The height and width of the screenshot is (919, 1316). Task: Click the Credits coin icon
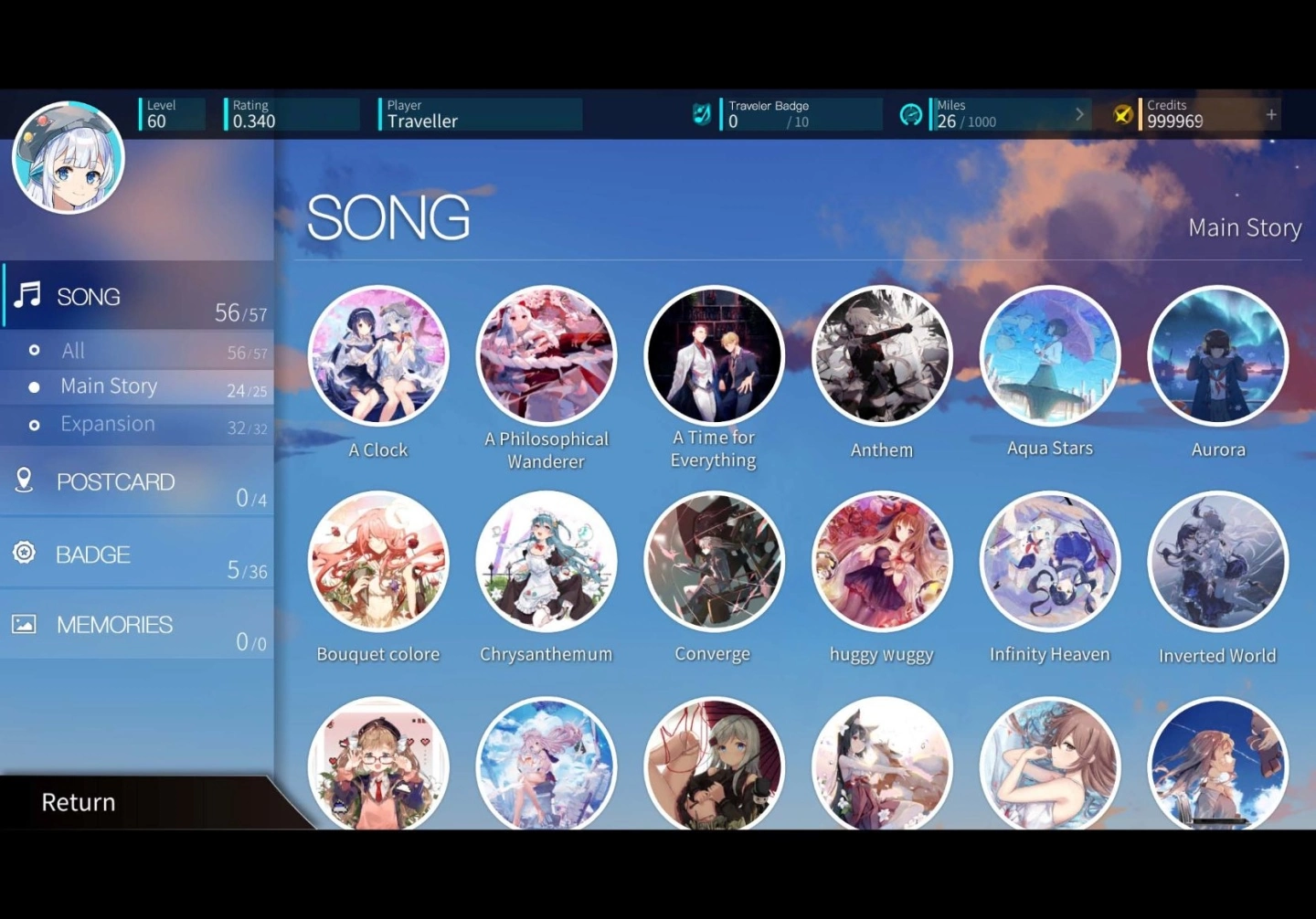tap(1121, 113)
